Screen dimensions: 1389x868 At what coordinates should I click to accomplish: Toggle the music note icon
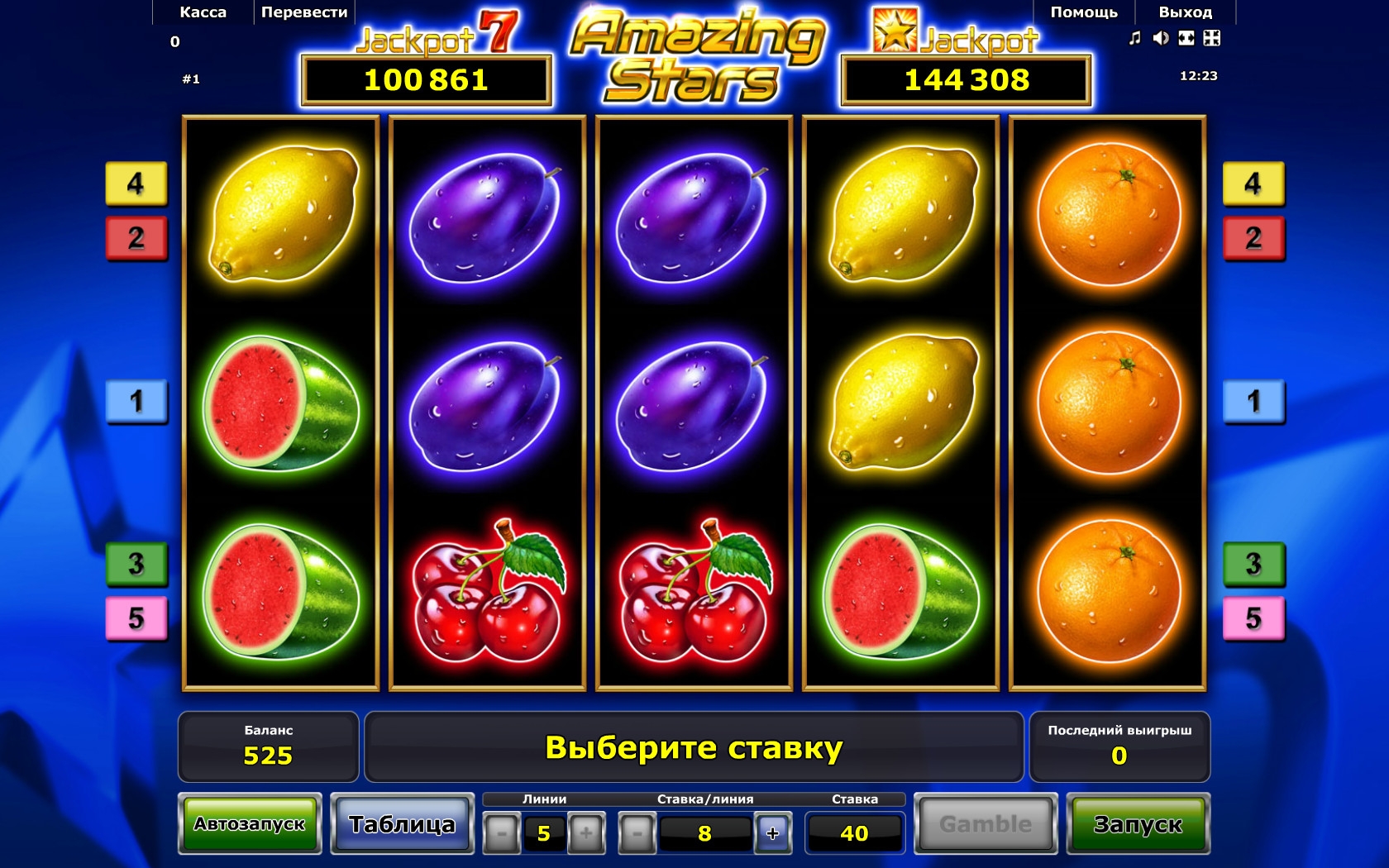pos(1135,38)
